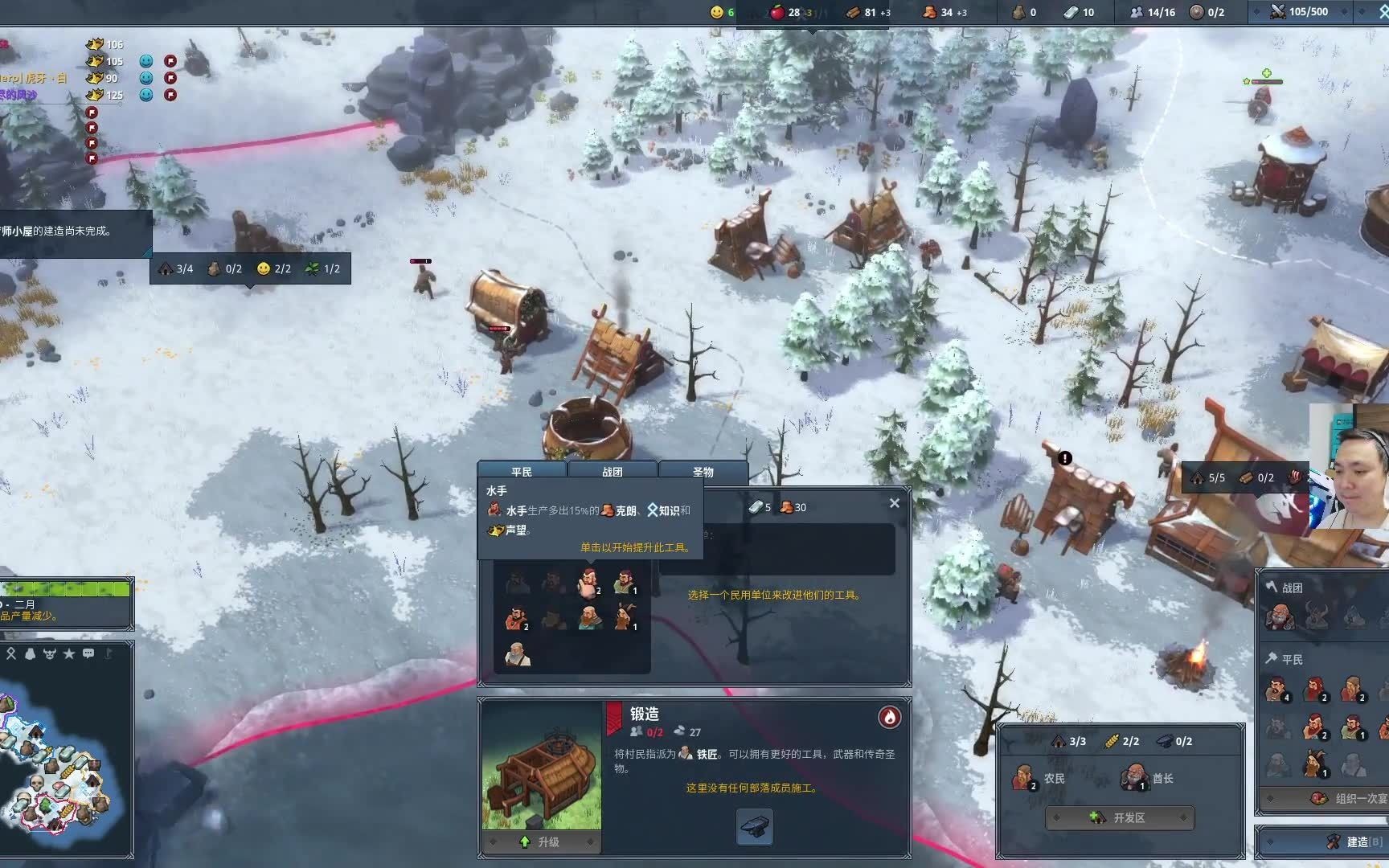Screen dimensions: 1389x868
Task: Click the anvil forge action button
Action: 755,827
